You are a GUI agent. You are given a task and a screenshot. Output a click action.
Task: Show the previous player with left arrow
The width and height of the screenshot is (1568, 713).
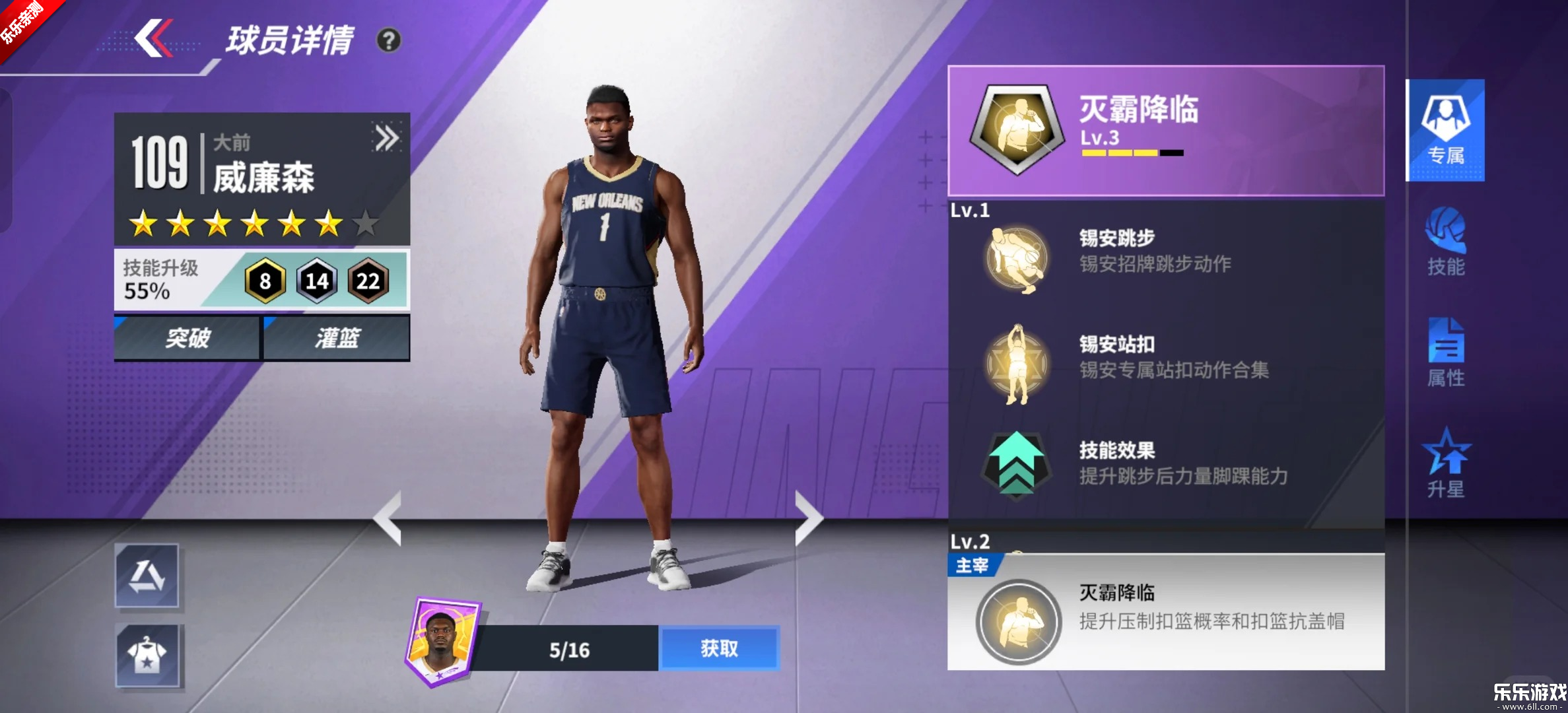pyautogui.click(x=388, y=518)
